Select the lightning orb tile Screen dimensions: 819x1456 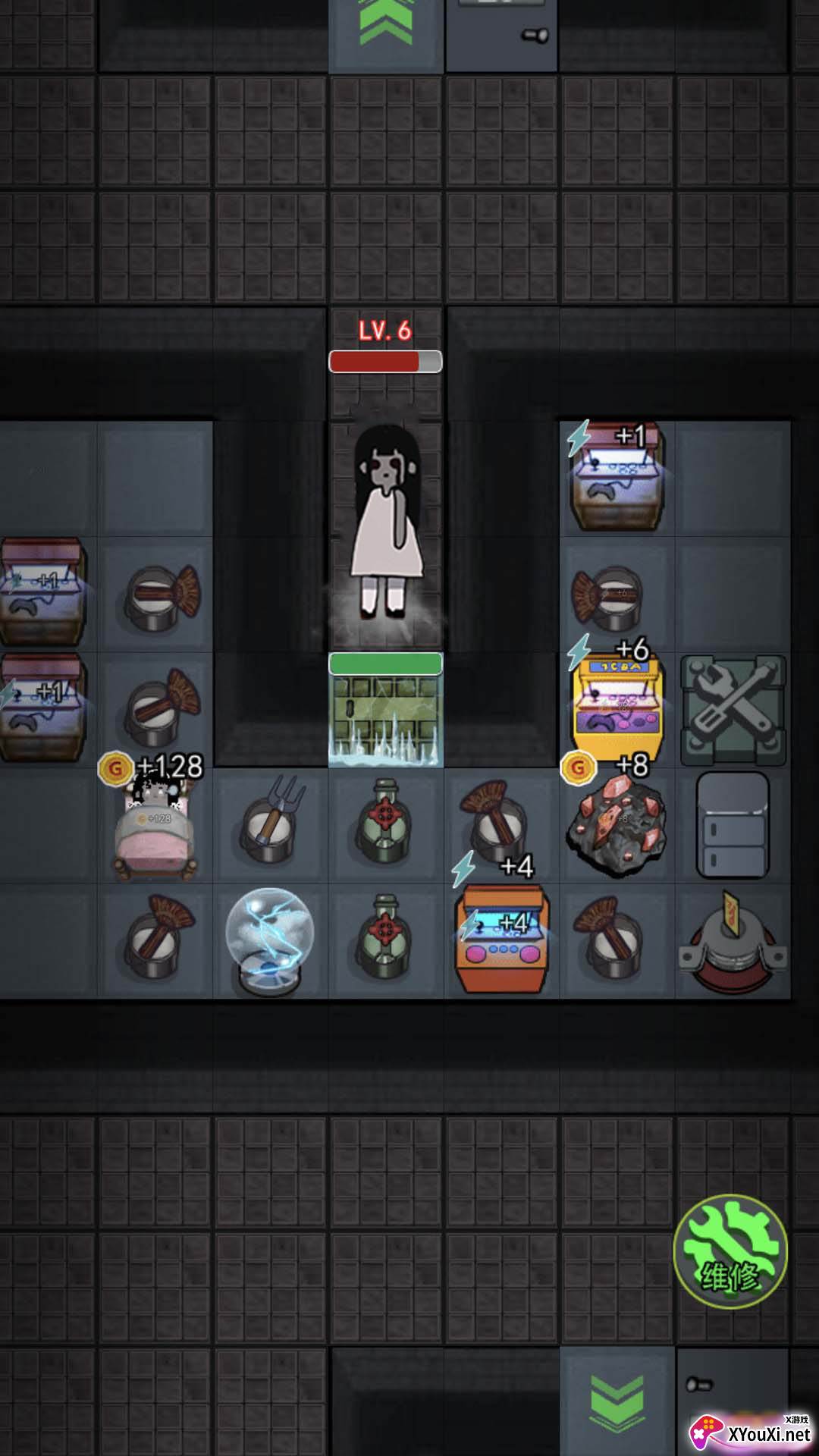click(x=270, y=940)
